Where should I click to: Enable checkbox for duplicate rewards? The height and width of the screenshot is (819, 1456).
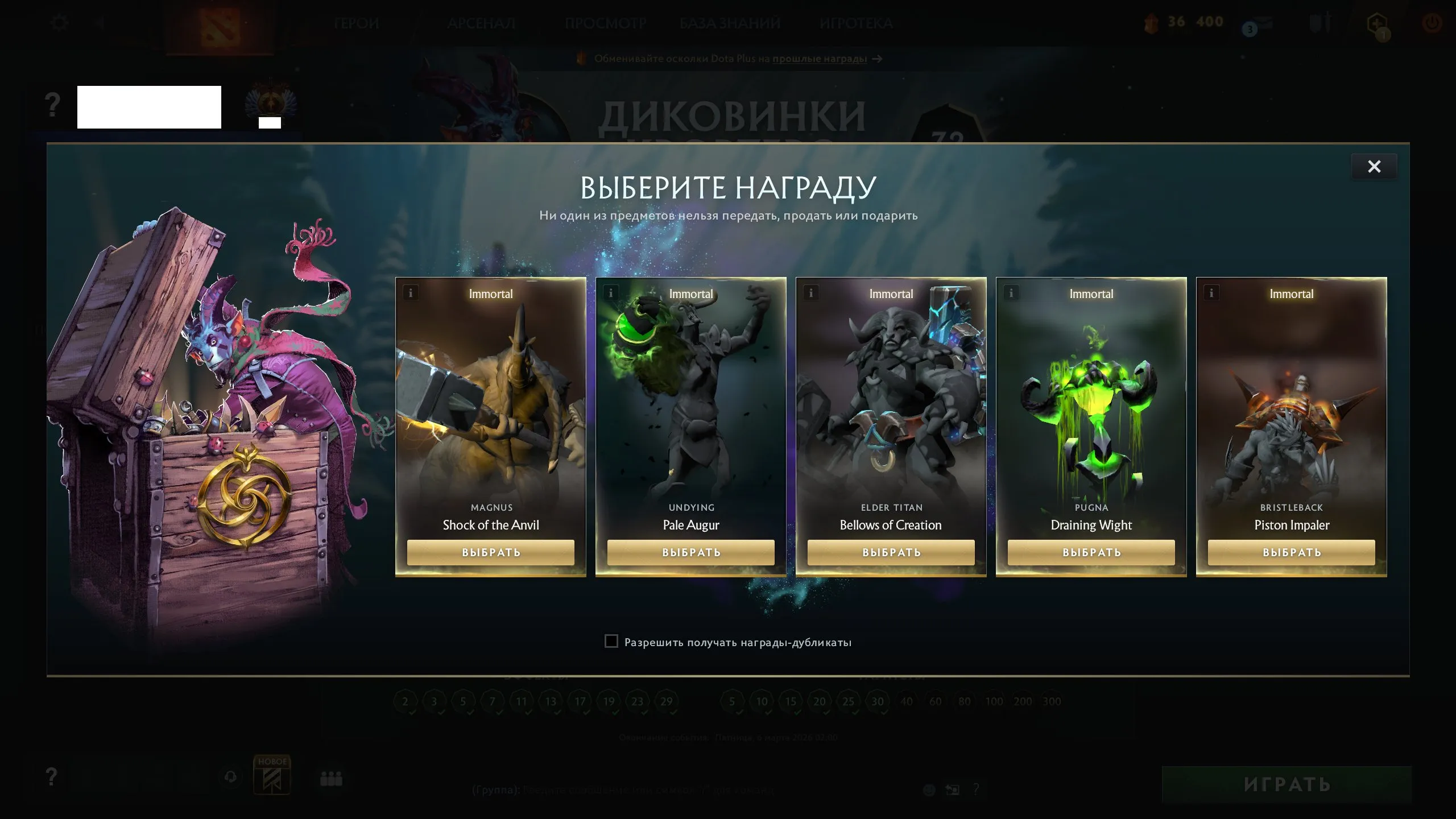click(611, 642)
